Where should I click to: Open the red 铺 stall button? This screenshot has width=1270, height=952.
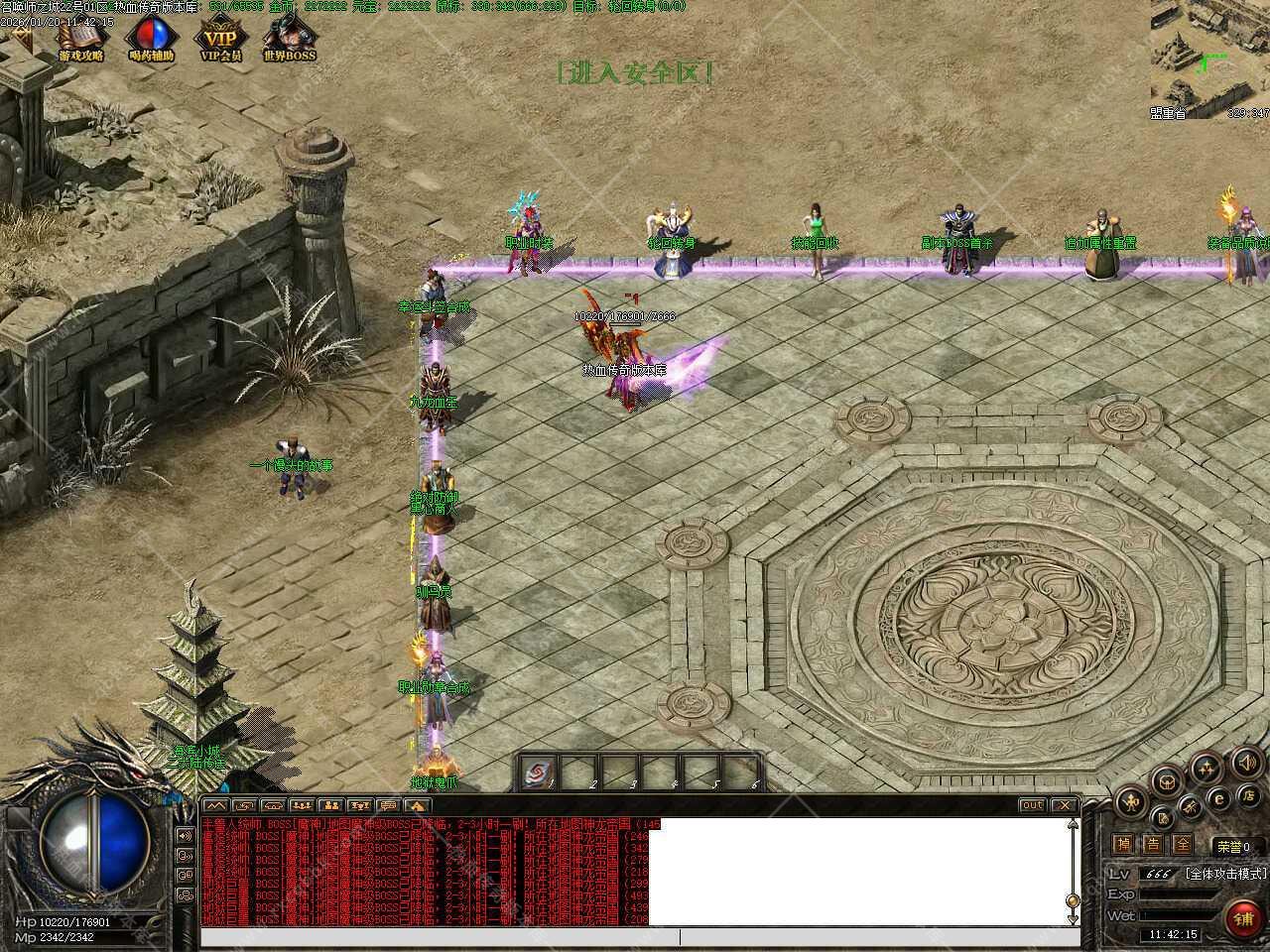(1243, 917)
